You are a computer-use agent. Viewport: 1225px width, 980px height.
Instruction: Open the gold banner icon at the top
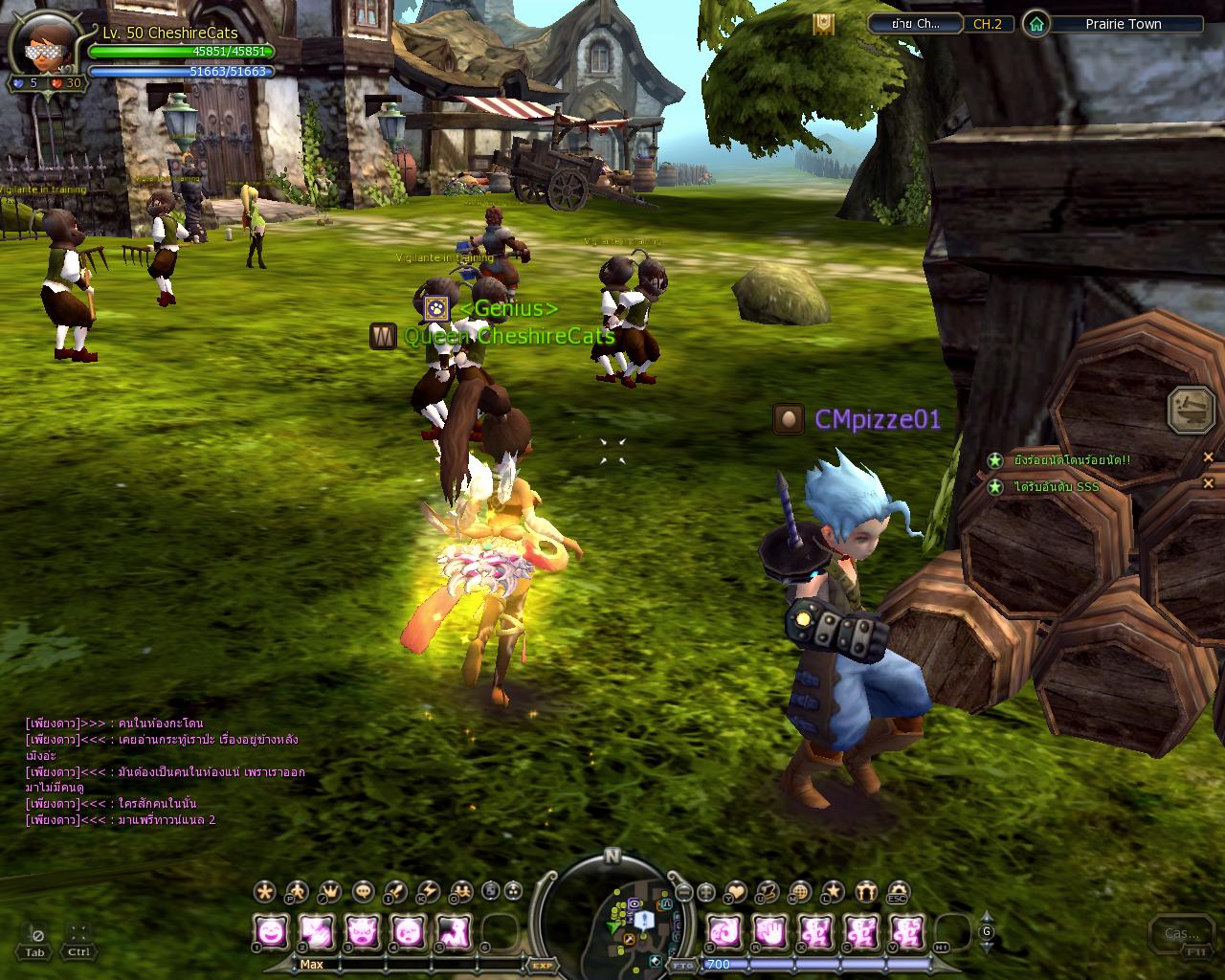823,24
